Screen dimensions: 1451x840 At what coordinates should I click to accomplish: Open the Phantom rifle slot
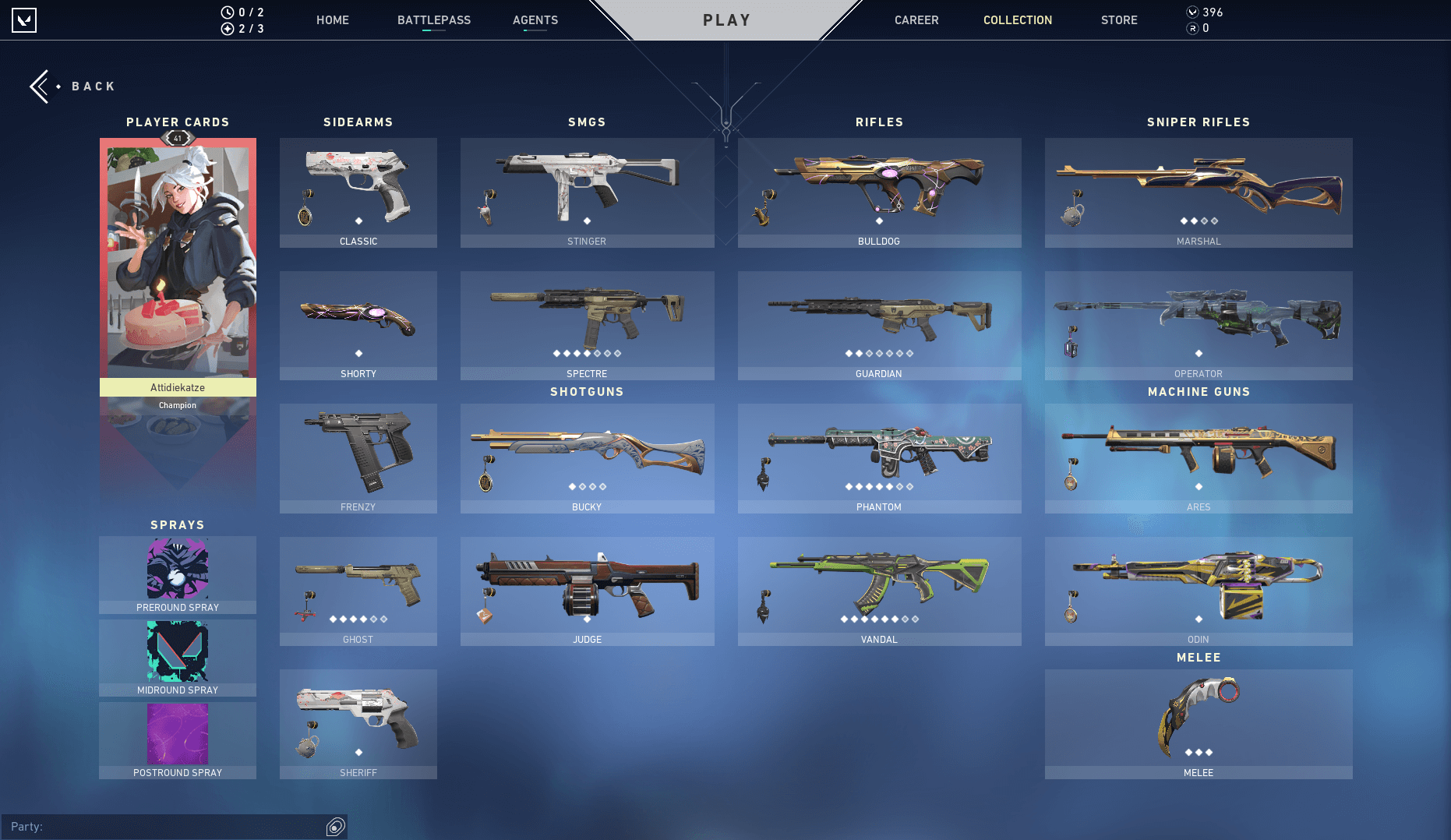(x=879, y=458)
